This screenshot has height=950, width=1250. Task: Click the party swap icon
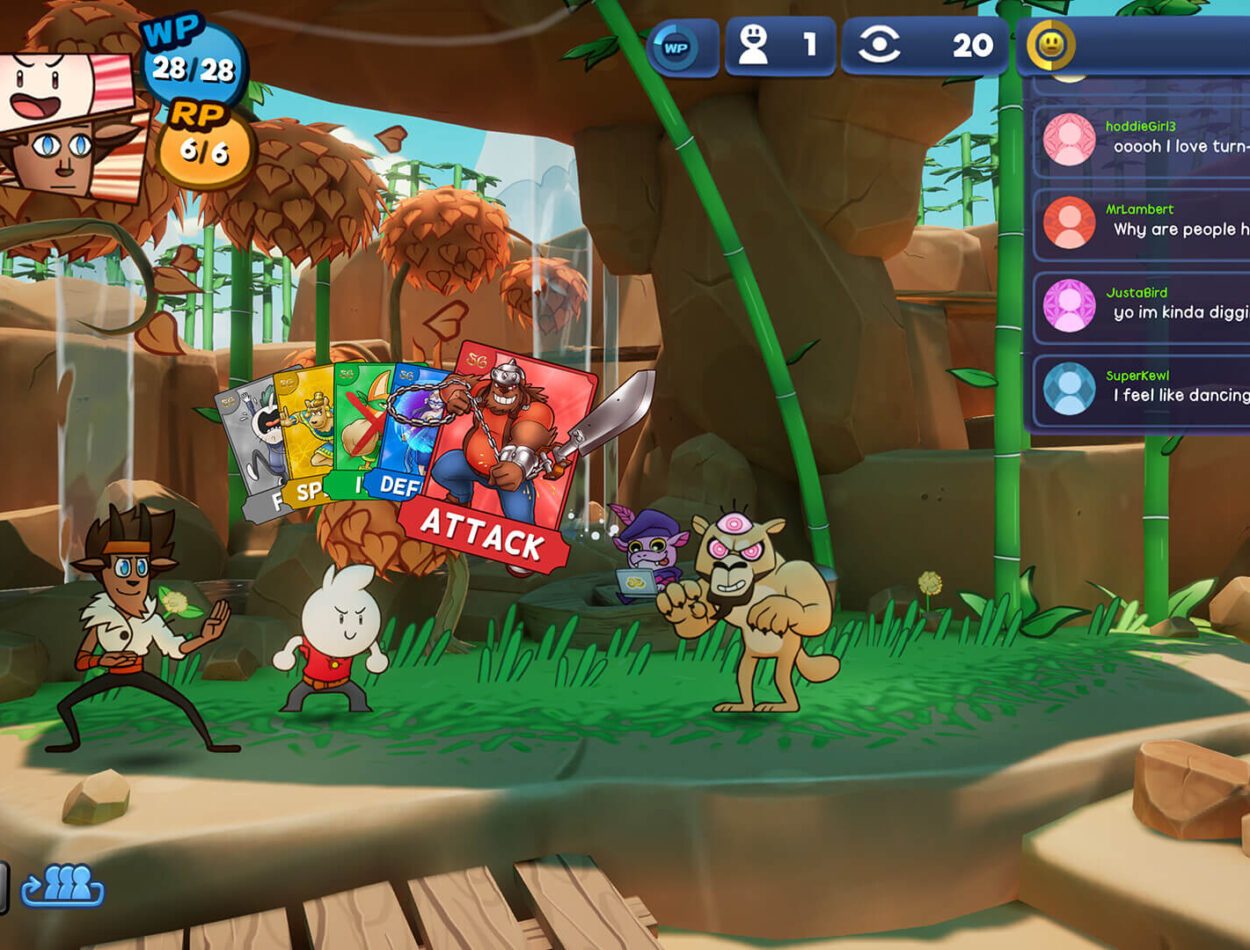(x=63, y=886)
